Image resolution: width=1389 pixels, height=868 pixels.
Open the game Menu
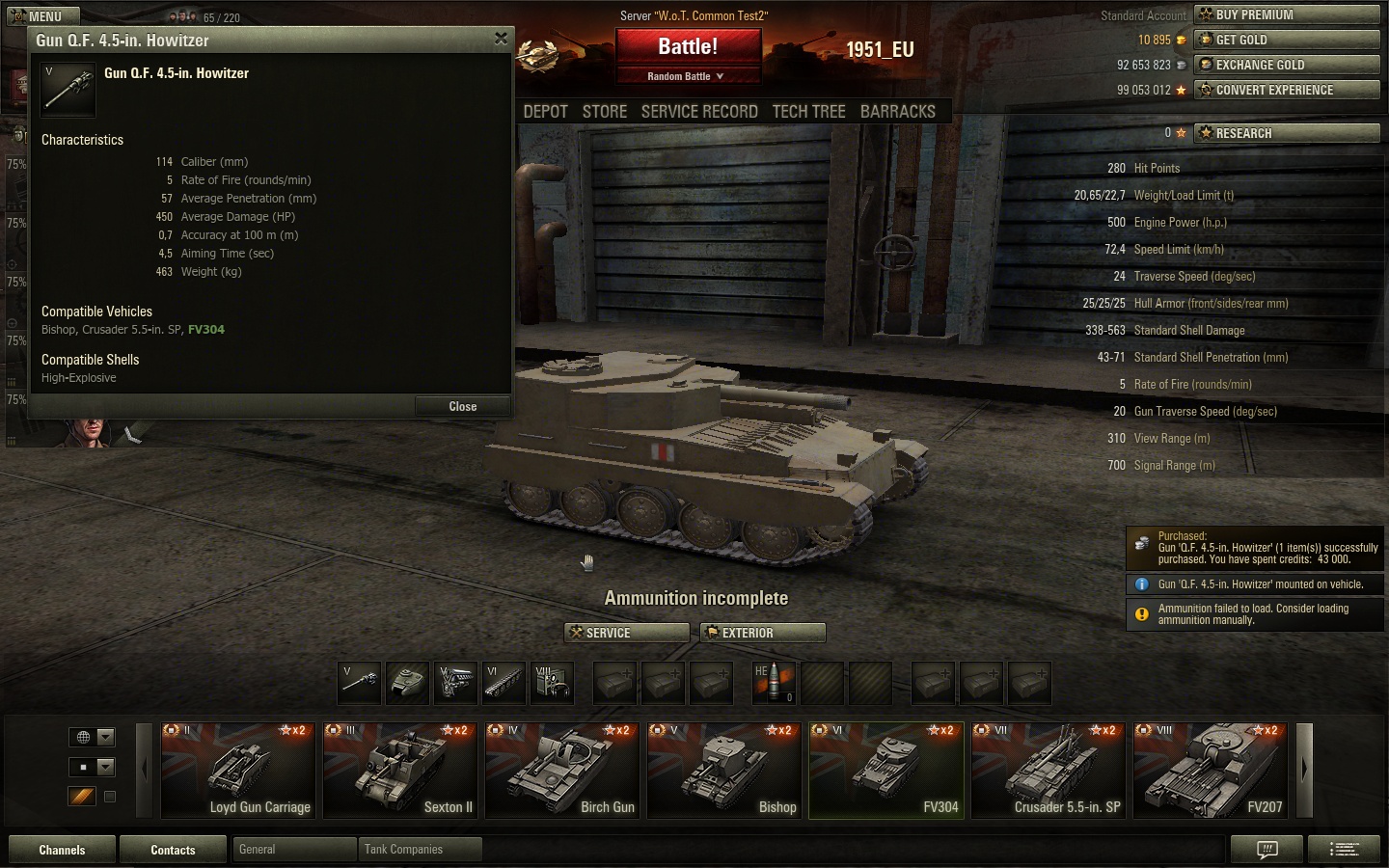(x=42, y=16)
